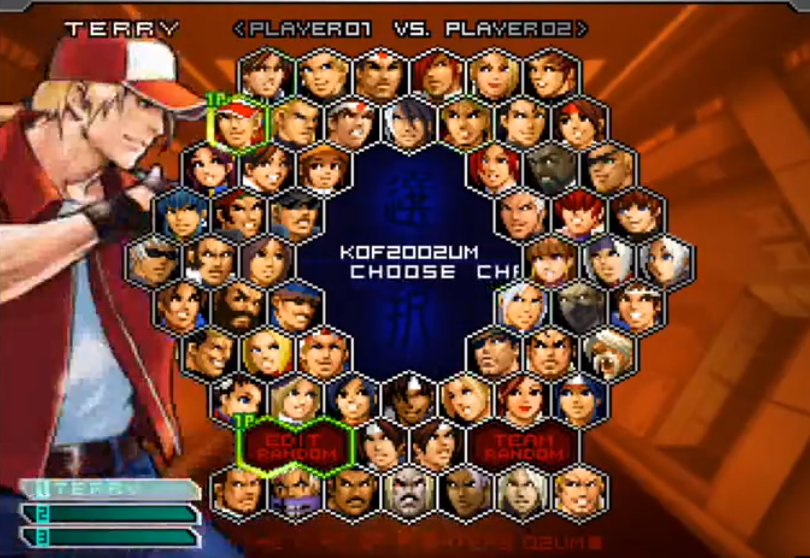Select the old man with purple face mask
Screen dimensions: 810x558
pos(296,490)
